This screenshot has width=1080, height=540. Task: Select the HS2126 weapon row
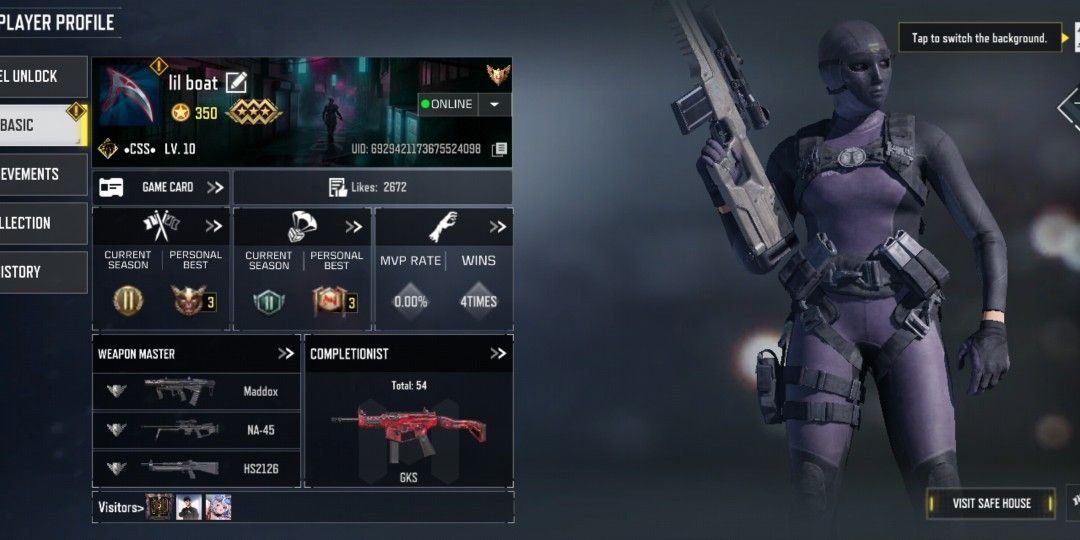[196, 468]
